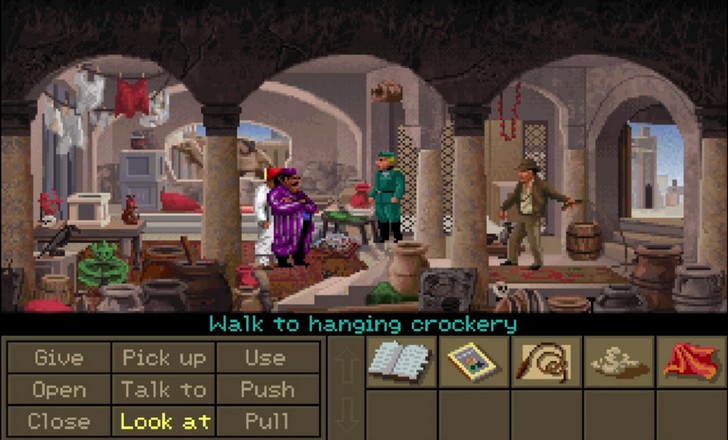
Task: Activate the Push verb
Action: 267,389
